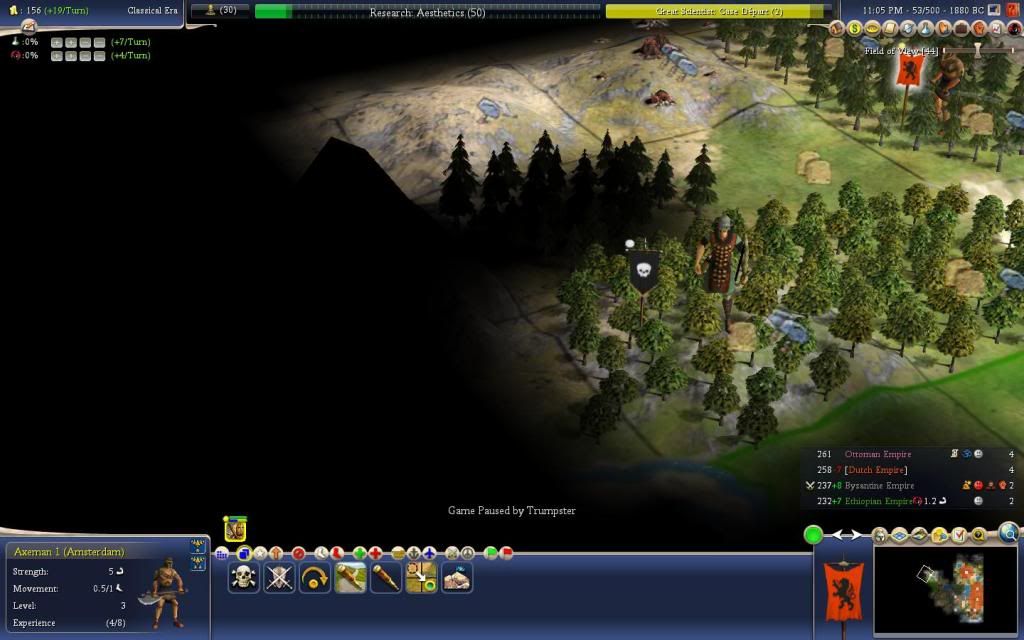Click the Dutch lion flag banner
The height and width of the screenshot is (640, 1024).
tap(843, 590)
